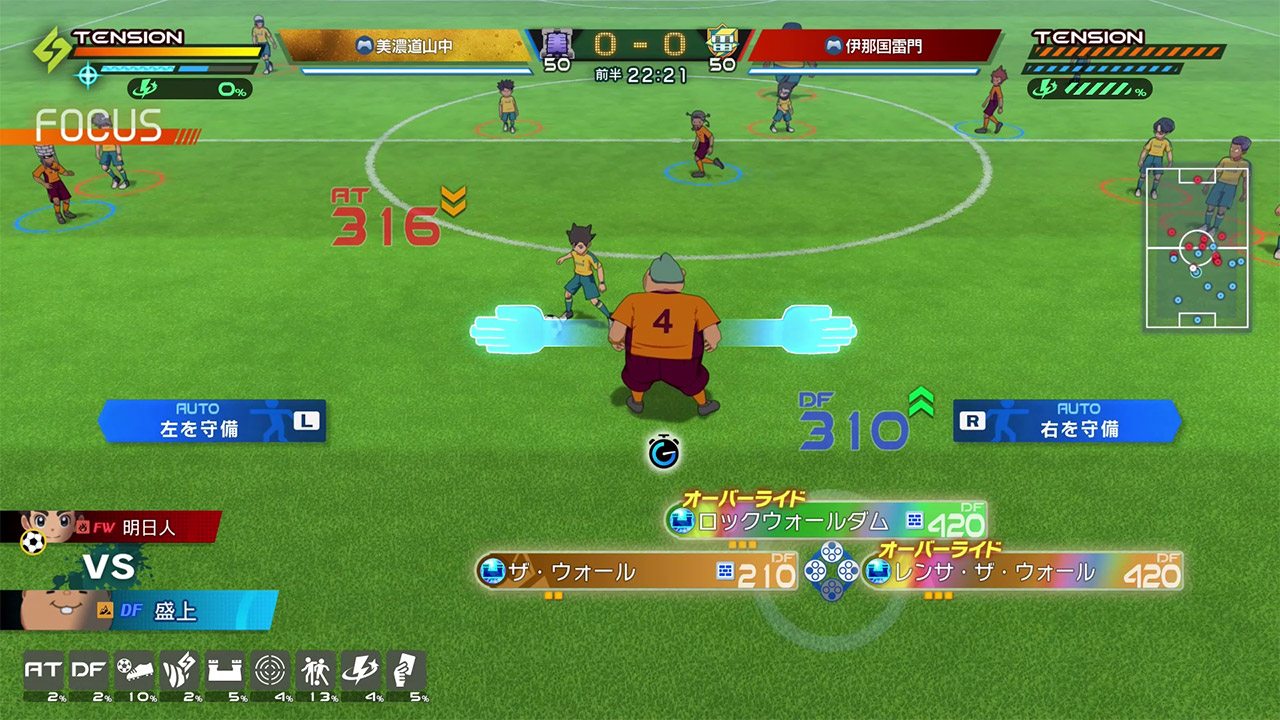Viewport: 1280px width, 720px height.
Task: Click the 伊那国雷門 team banner
Action: click(x=873, y=46)
